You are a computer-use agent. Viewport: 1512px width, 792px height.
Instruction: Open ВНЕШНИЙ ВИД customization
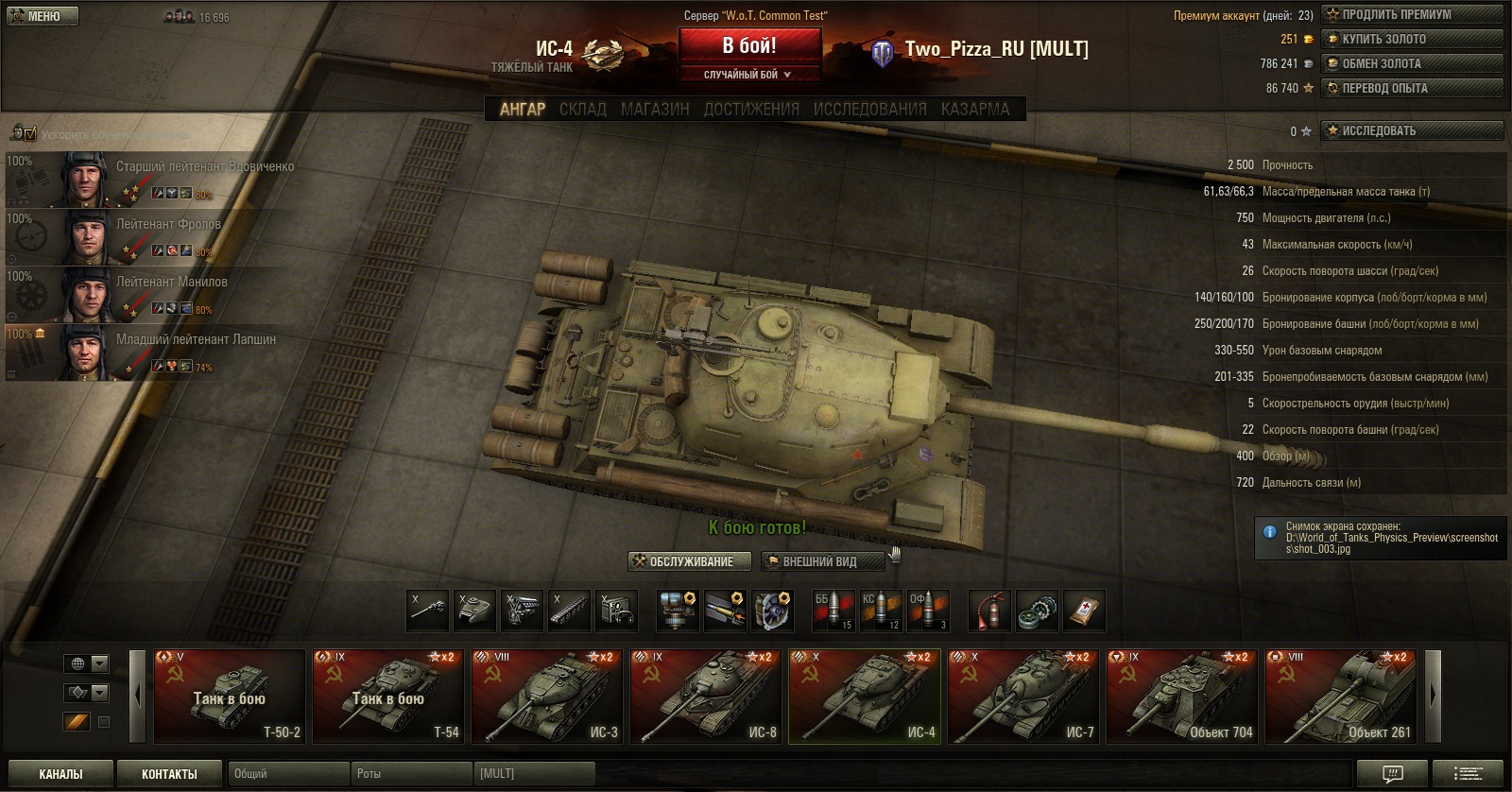coord(822,561)
